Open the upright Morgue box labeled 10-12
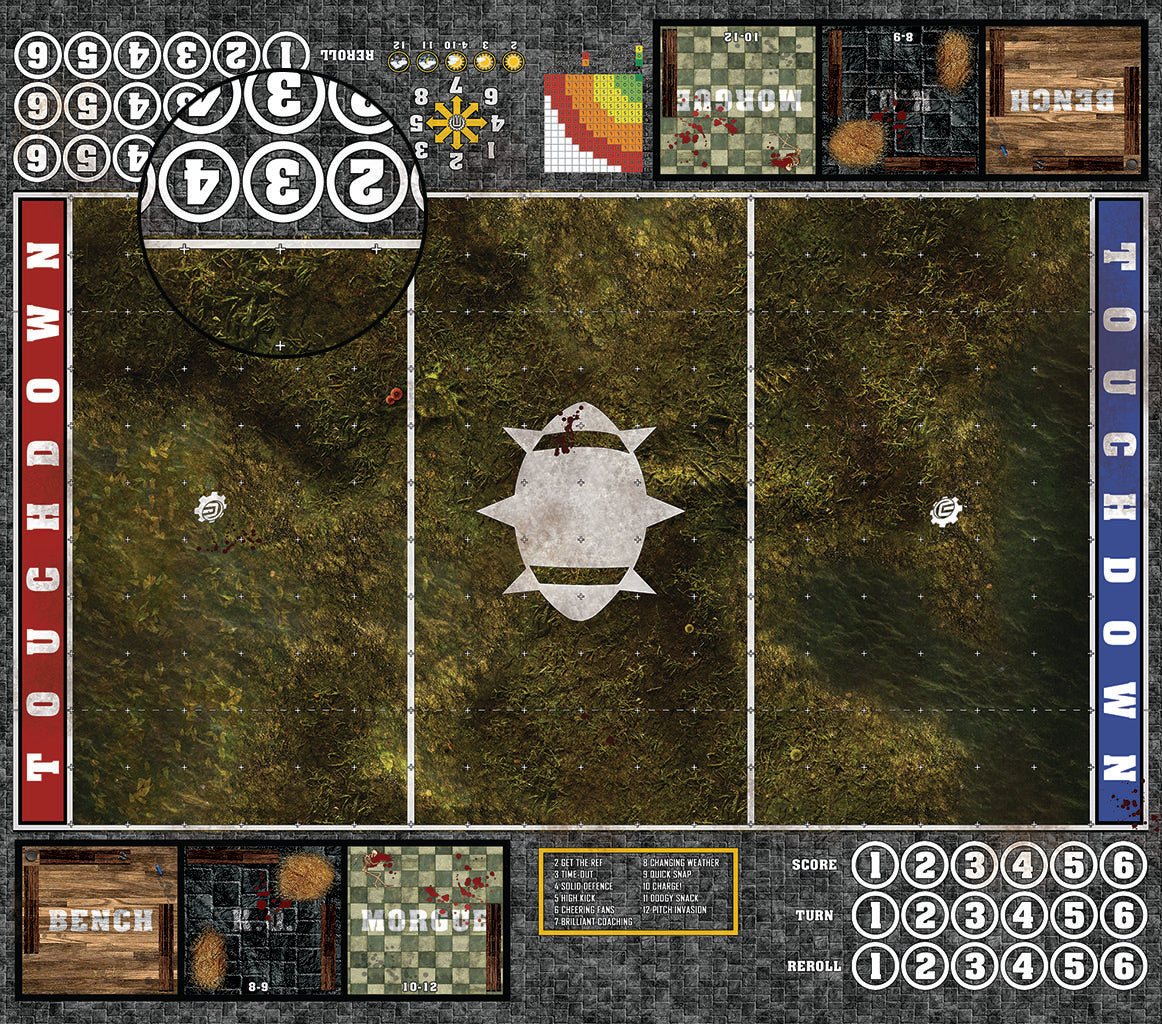 tap(426, 921)
